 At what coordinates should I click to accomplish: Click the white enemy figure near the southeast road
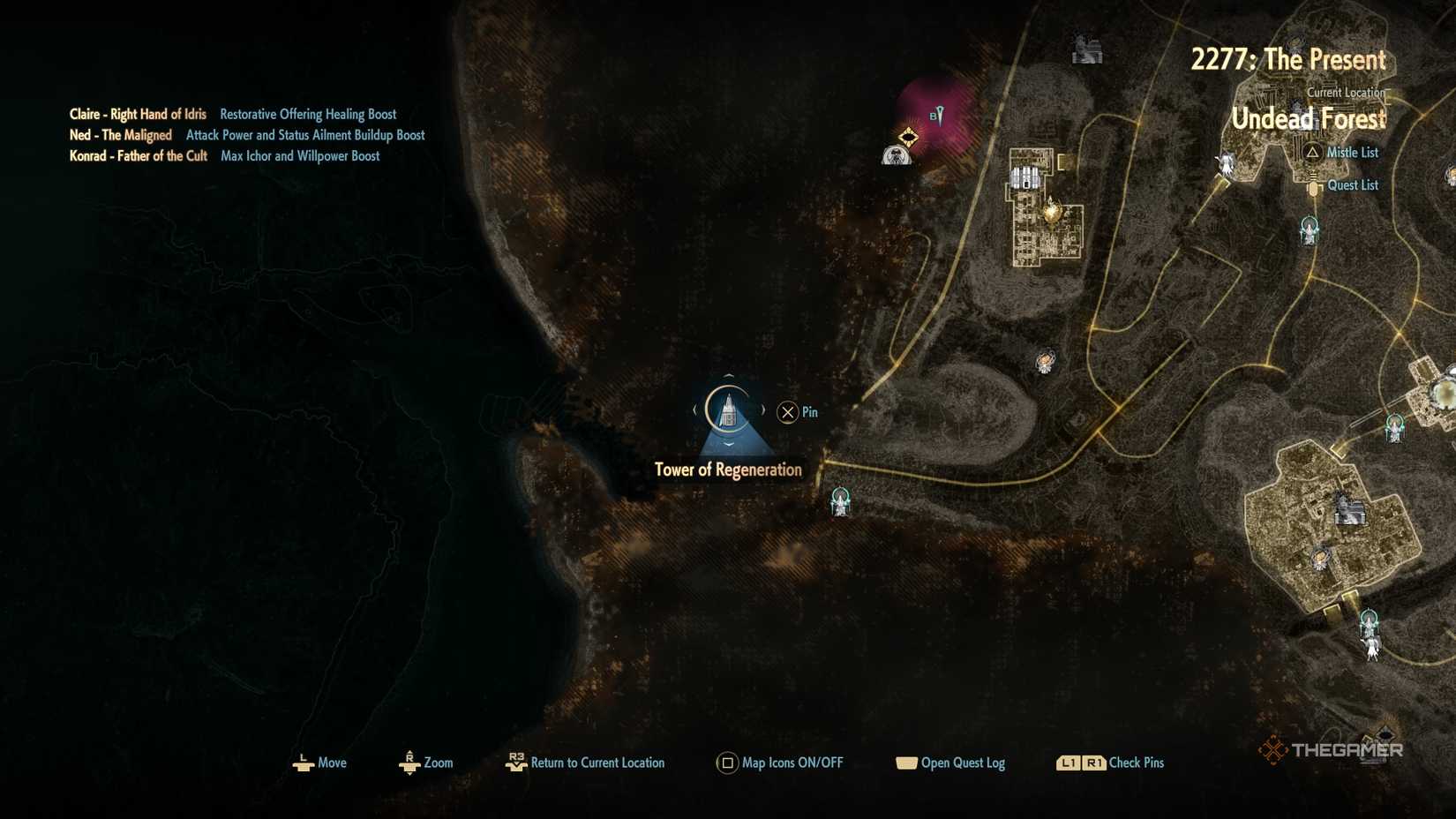click(x=1371, y=650)
